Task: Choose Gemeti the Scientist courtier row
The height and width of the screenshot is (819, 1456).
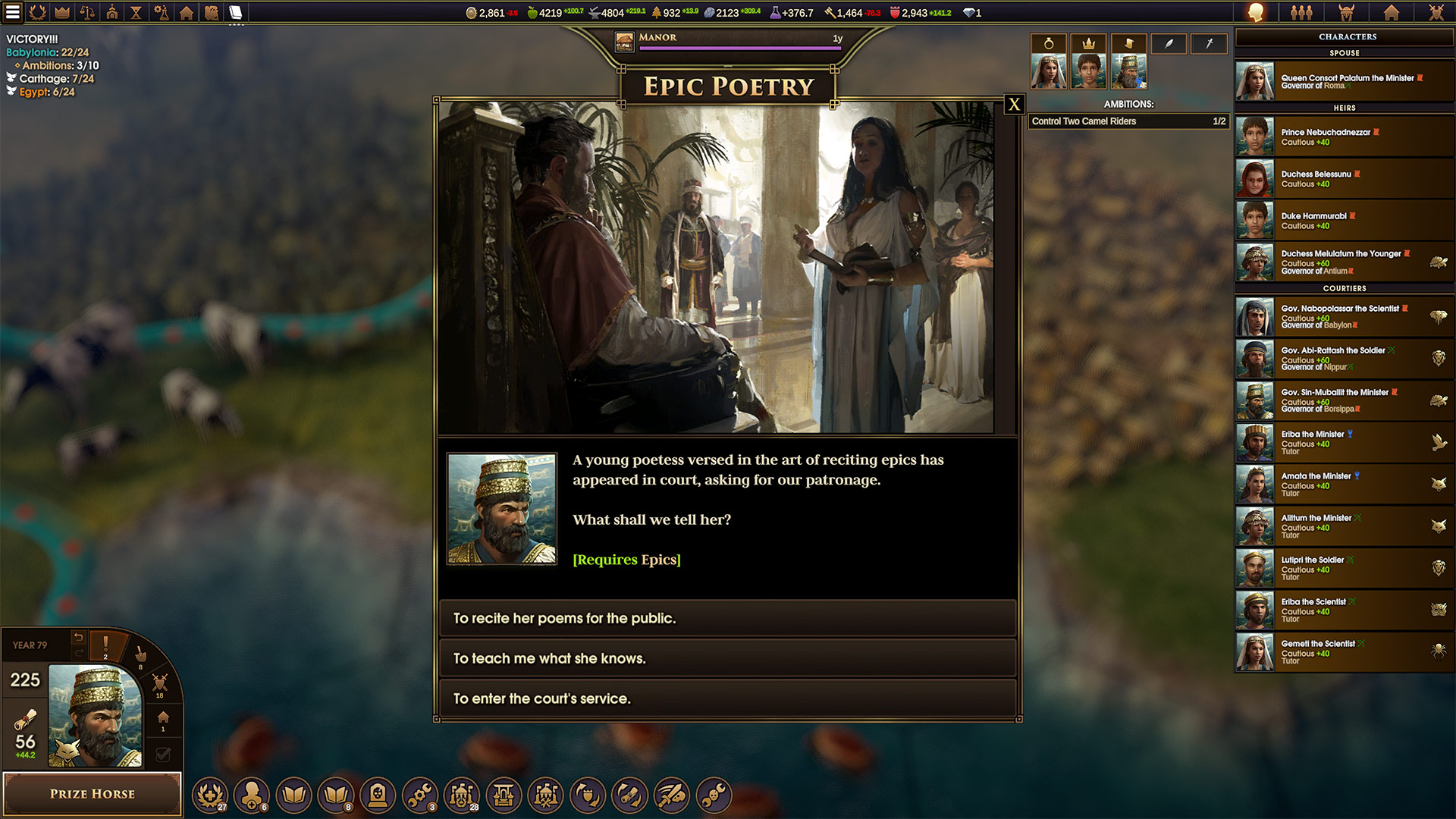Action: (x=1344, y=651)
